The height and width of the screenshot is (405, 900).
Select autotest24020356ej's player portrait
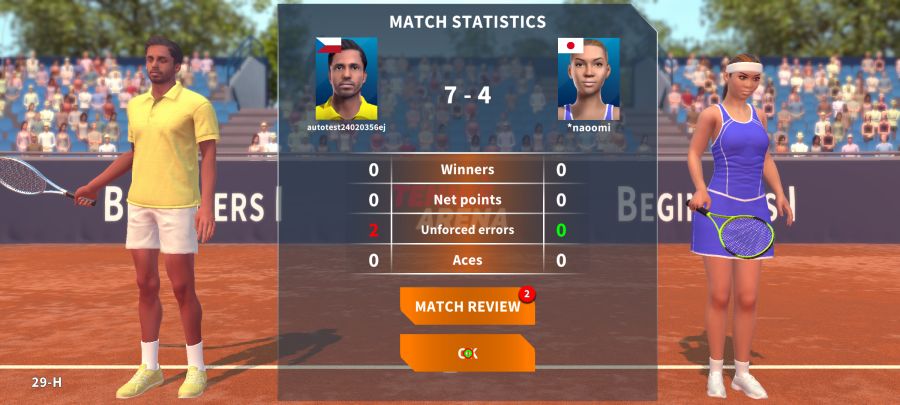click(x=346, y=79)
